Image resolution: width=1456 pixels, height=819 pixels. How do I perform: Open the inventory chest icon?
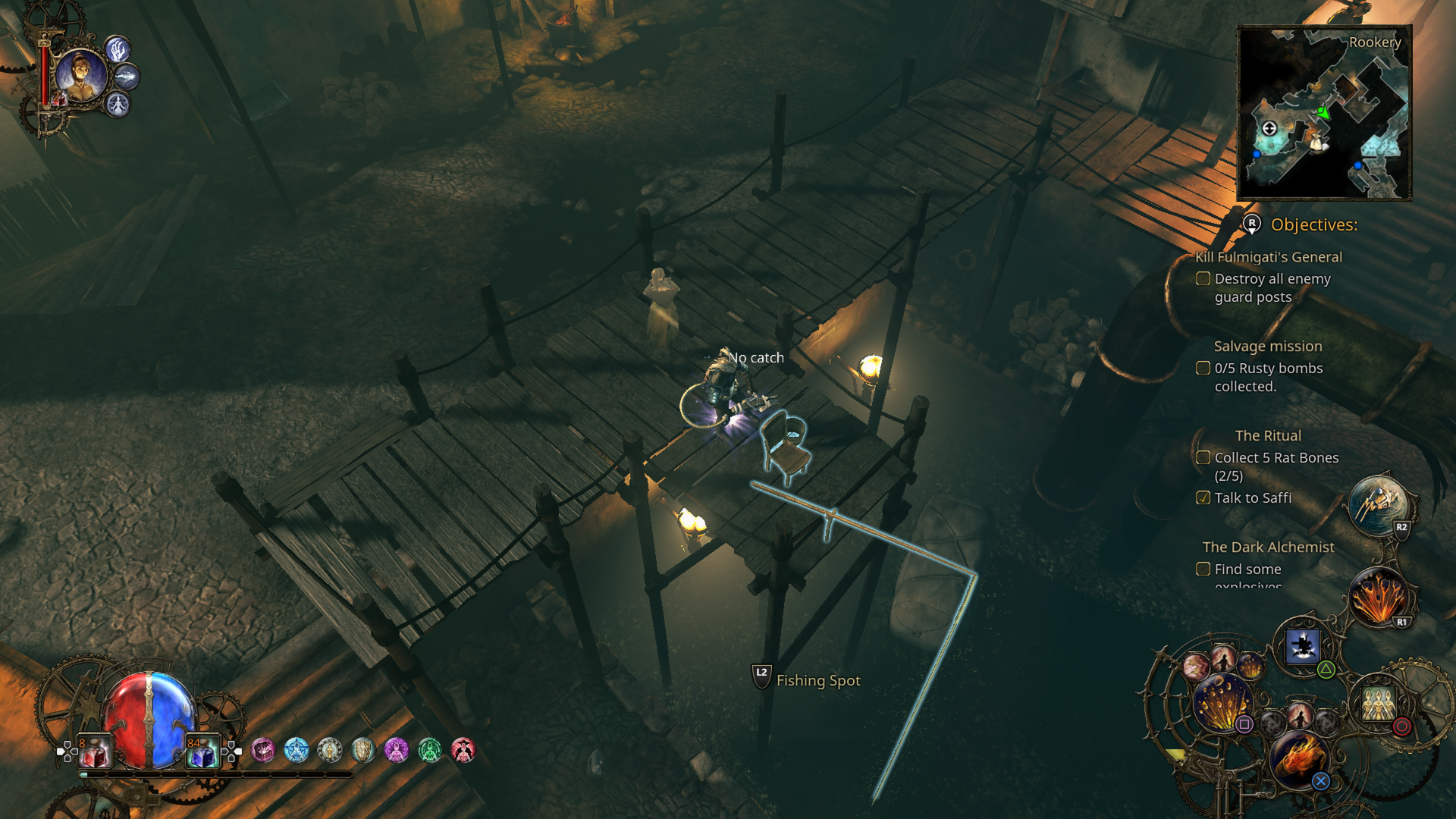(264, 749)
